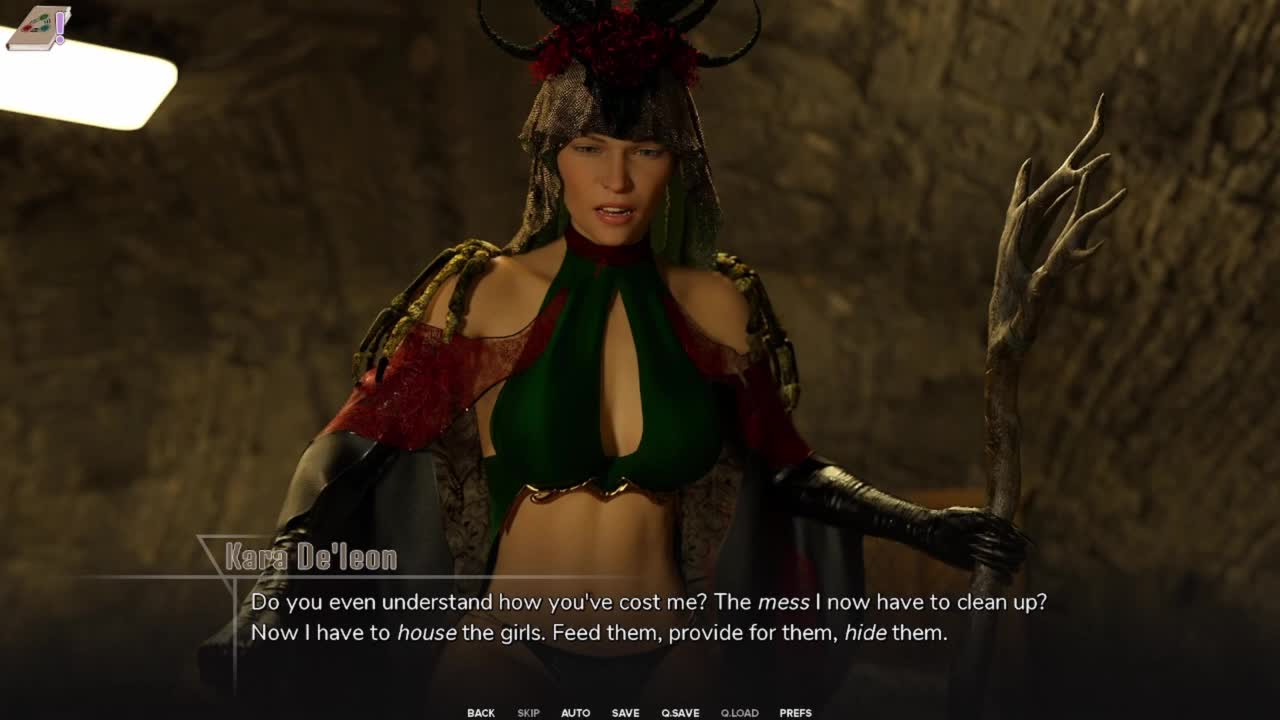The height and width of the screenshot is (720, 1280).
Task: Toggle SKIP in the quick menu
Action: tap(528, 713)
